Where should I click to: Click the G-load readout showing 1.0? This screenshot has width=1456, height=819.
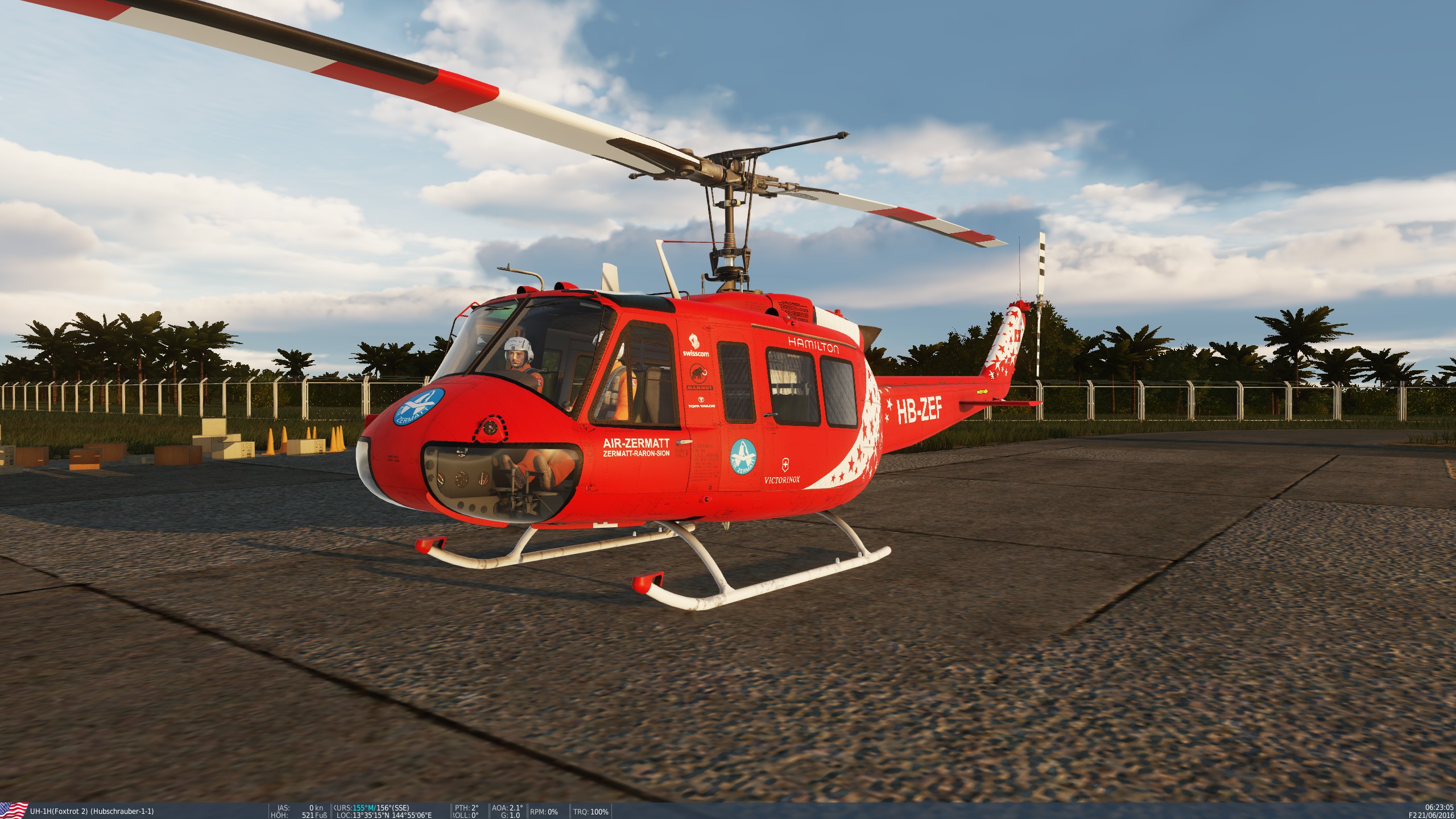(x=512, y=815)
